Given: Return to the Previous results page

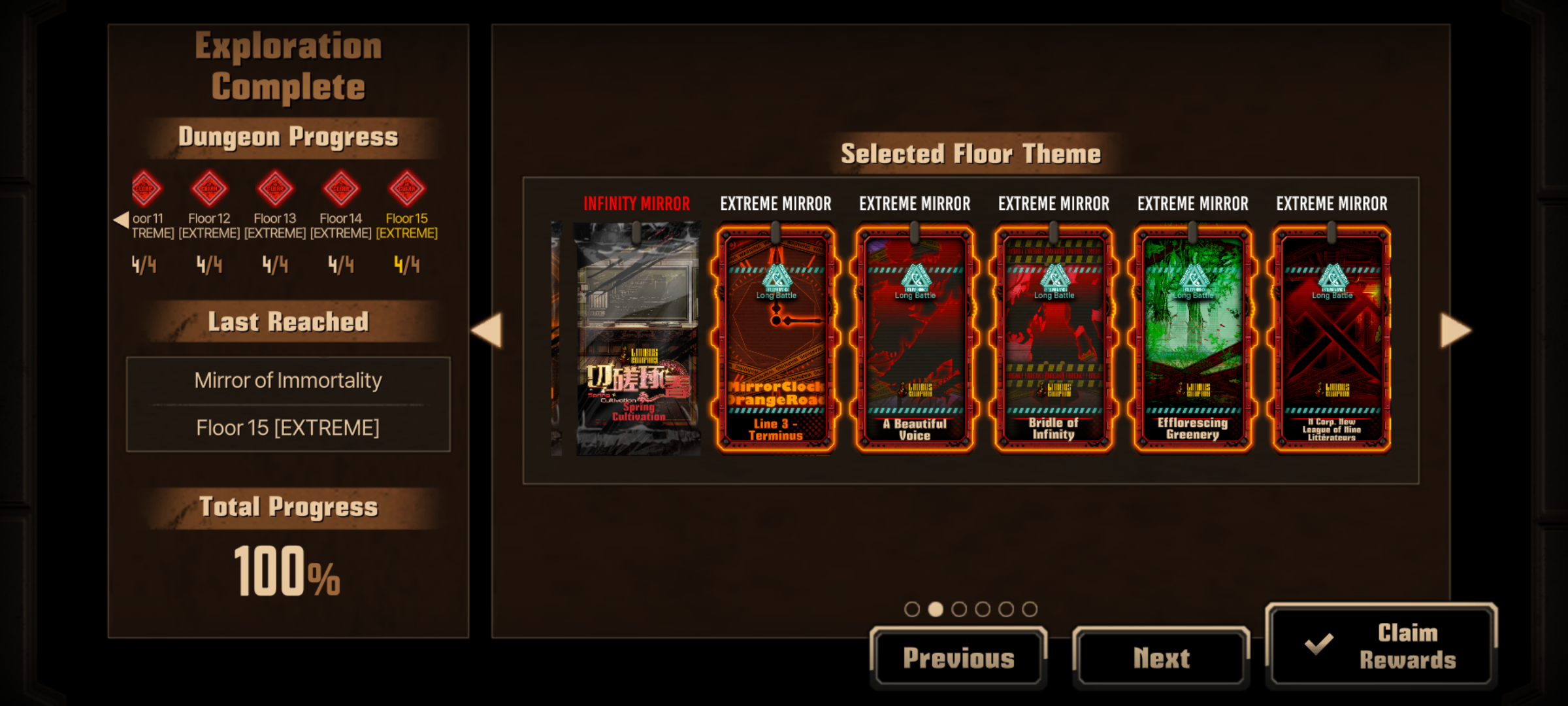Looking at the screenshot, I should (x=958, y=658).
